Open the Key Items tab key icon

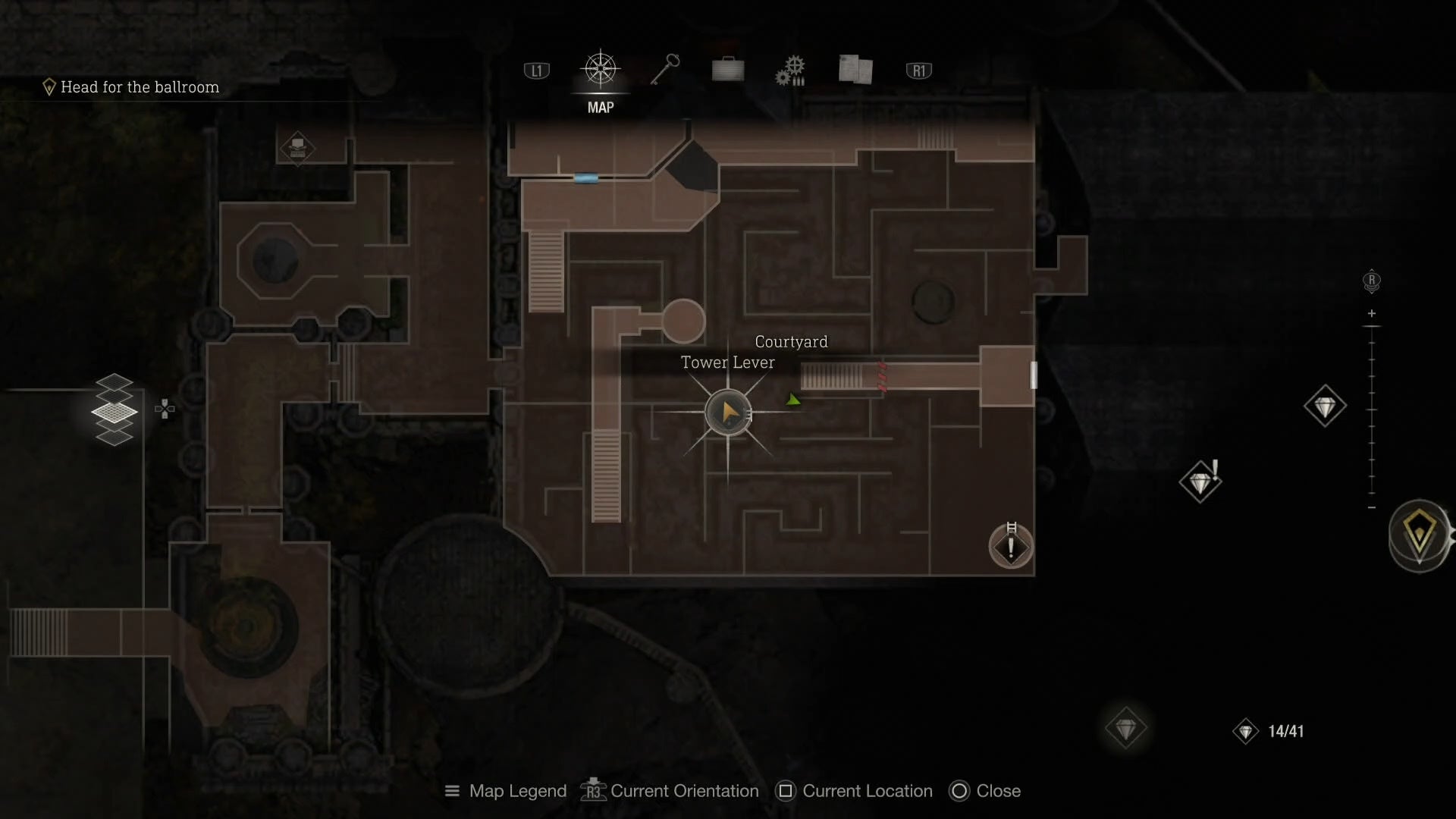(664, 69)
